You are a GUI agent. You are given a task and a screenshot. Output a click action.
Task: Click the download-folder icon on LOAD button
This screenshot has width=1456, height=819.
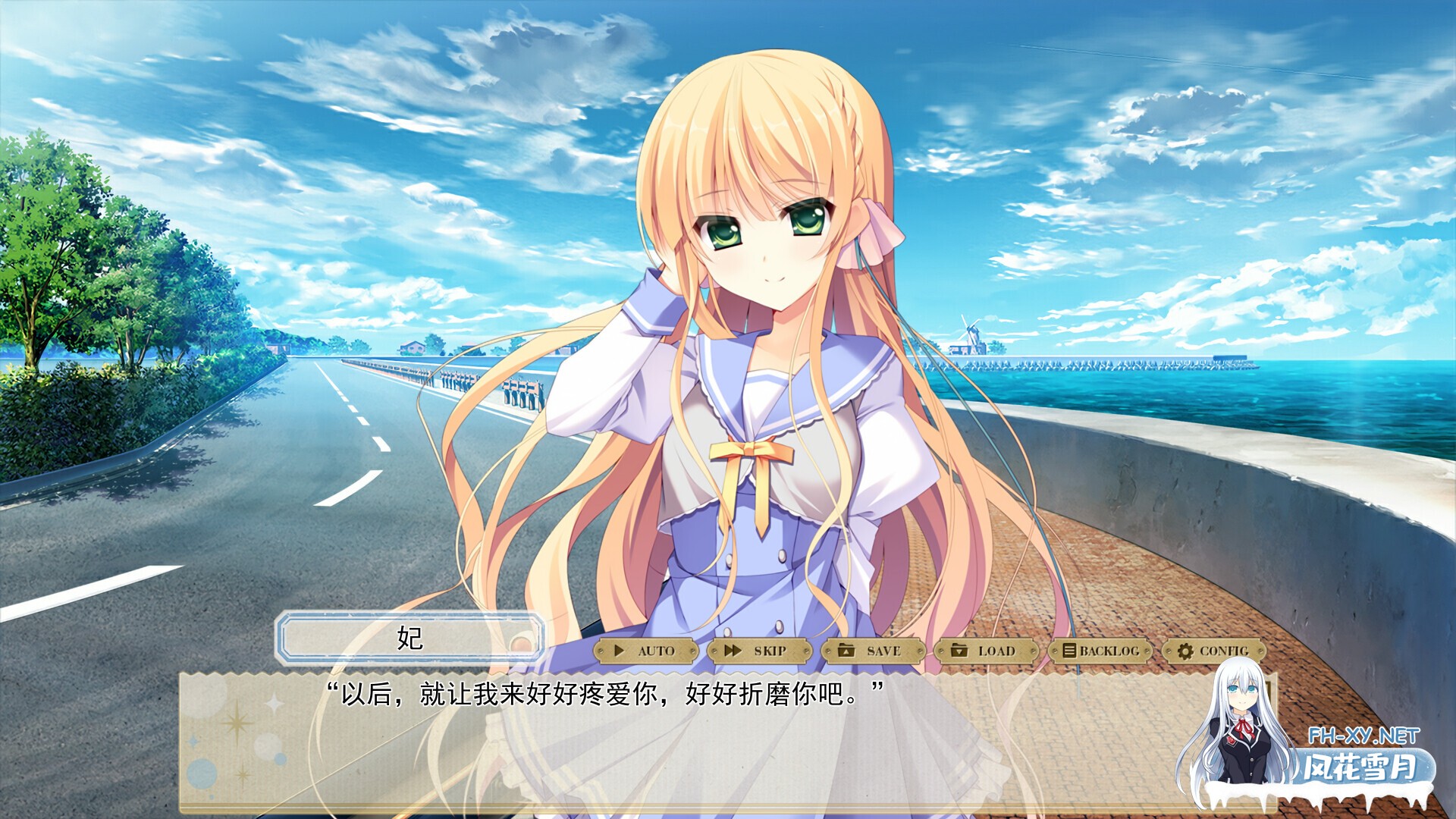(960, 650)
